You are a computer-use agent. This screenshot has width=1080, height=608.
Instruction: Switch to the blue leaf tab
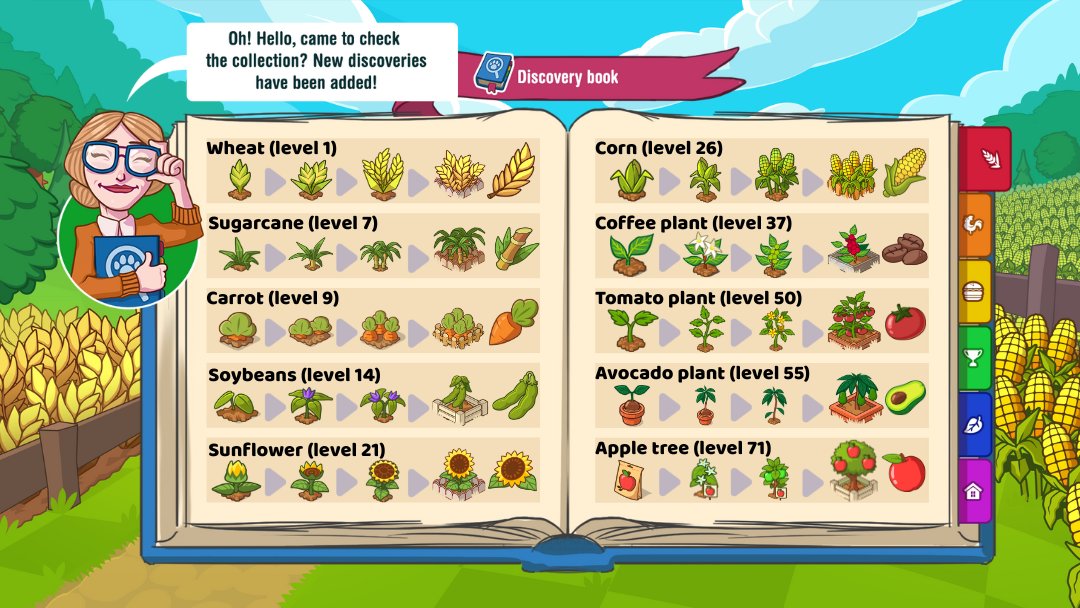[x=976, y=424]
